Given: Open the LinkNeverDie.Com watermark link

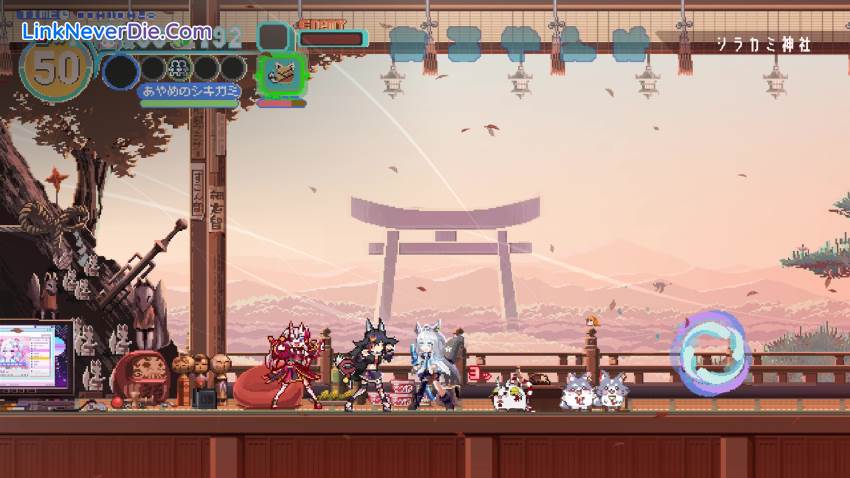Looking at the screenshot, I should (117, 32).
